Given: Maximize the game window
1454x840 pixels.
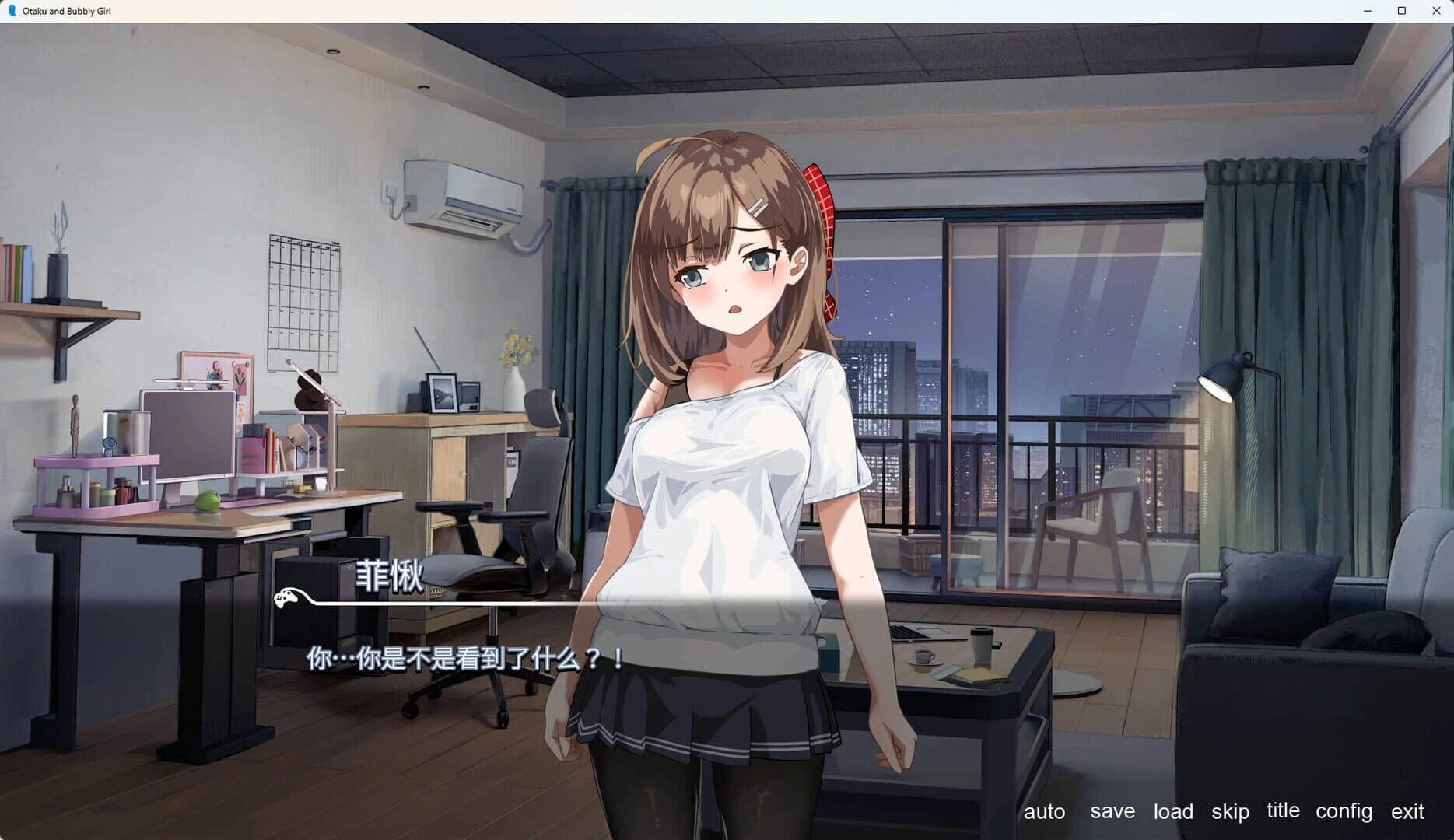Looking at the screenshot, I should (x=1401, y=11).
